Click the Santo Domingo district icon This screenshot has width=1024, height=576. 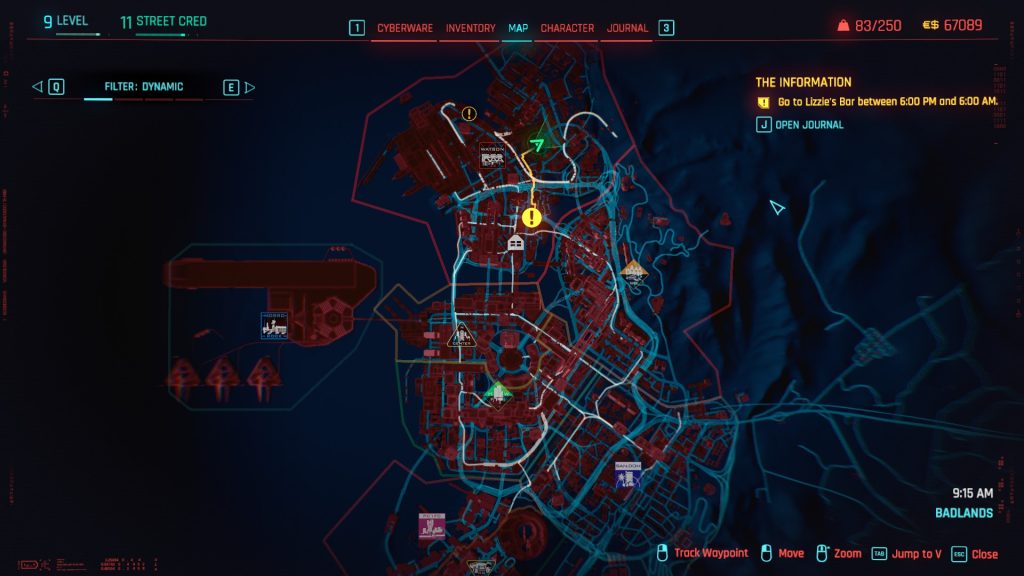628,474
